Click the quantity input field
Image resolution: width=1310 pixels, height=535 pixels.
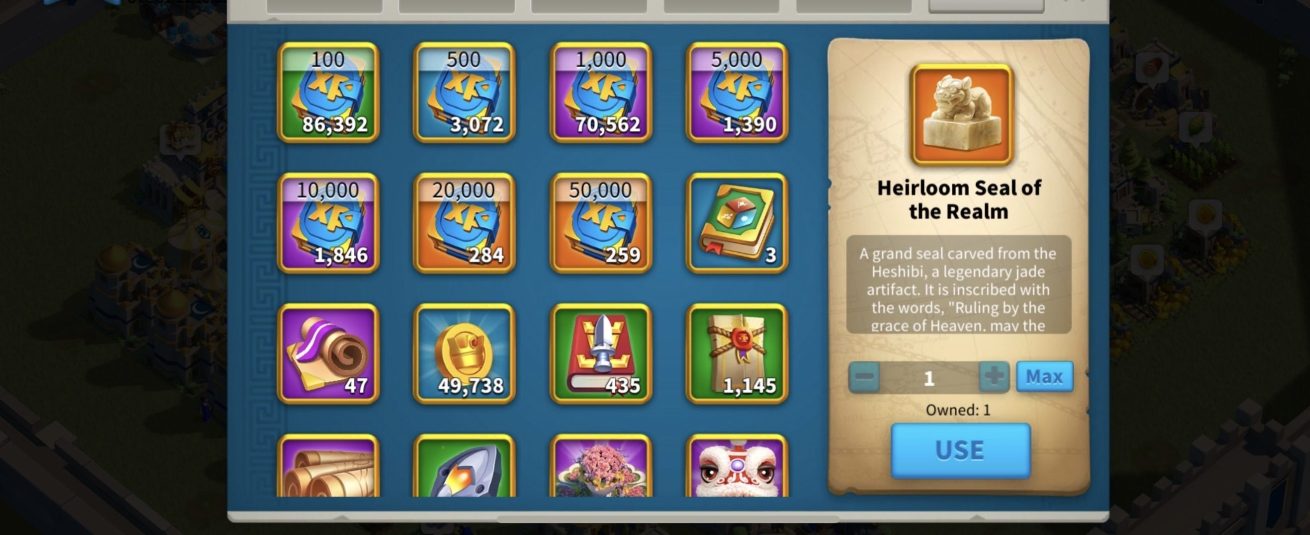tap(929, 378)
